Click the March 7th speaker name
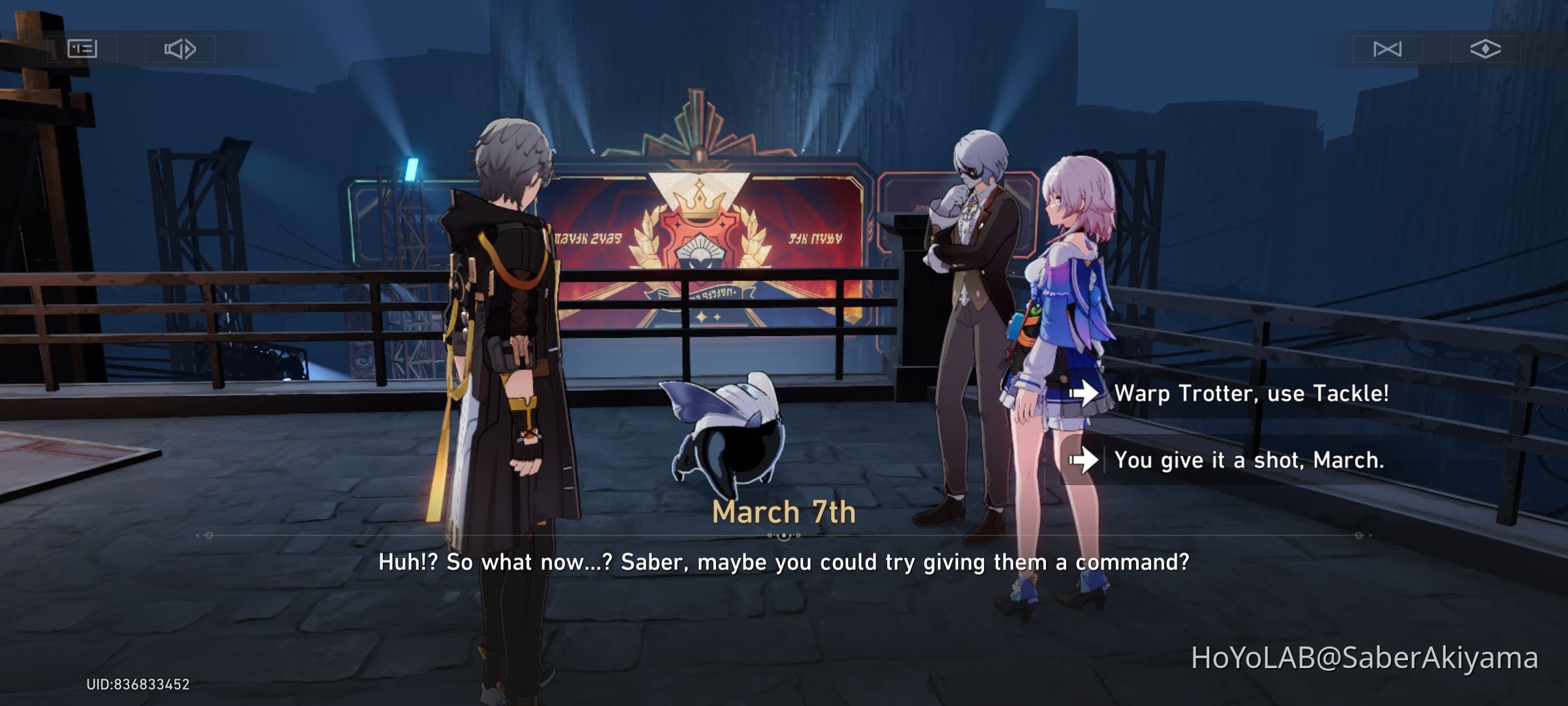 coord(783,513)
